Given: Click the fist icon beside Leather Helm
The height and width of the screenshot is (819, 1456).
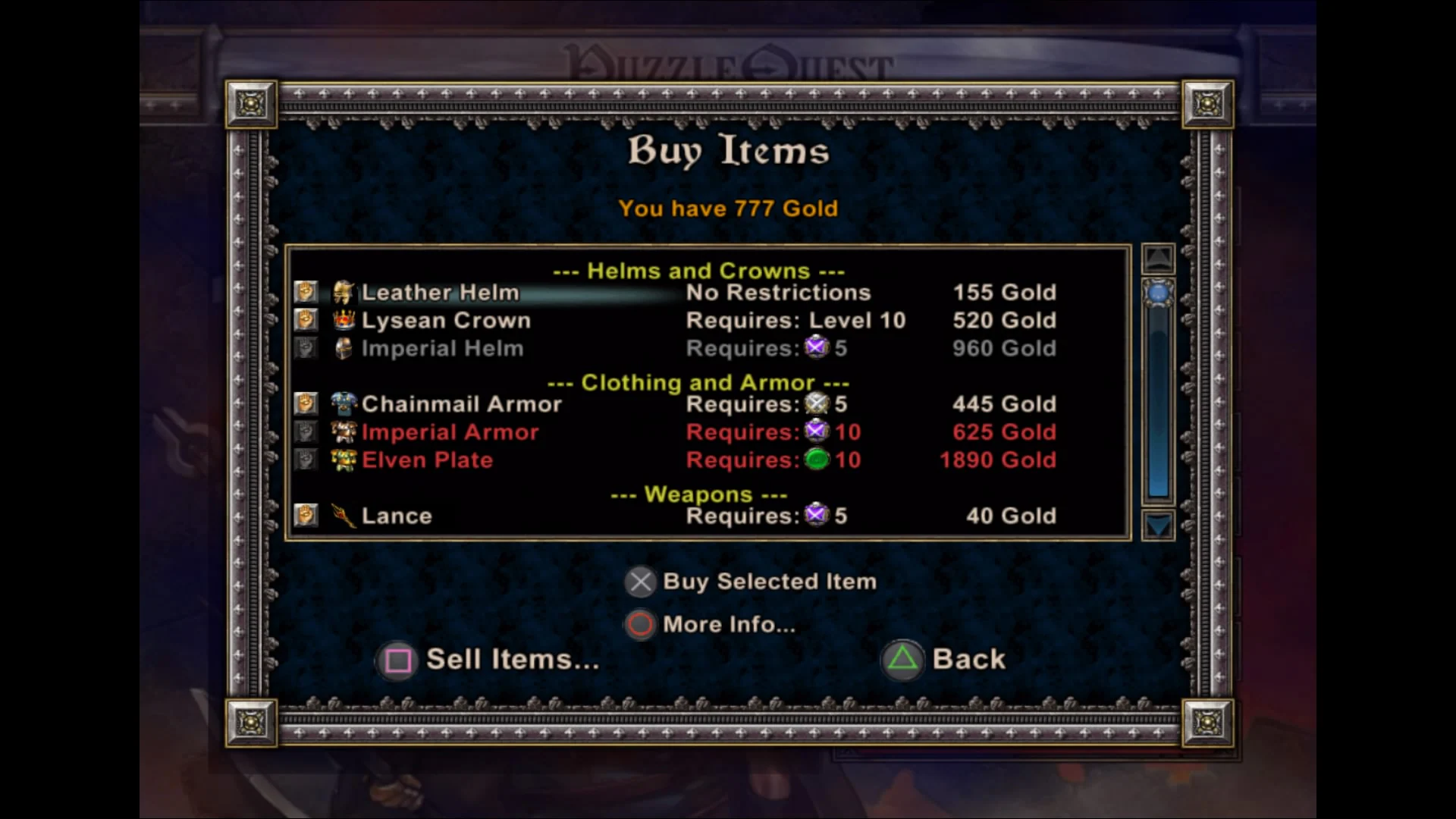Looking at the screenshot, I should click(306, 291).
